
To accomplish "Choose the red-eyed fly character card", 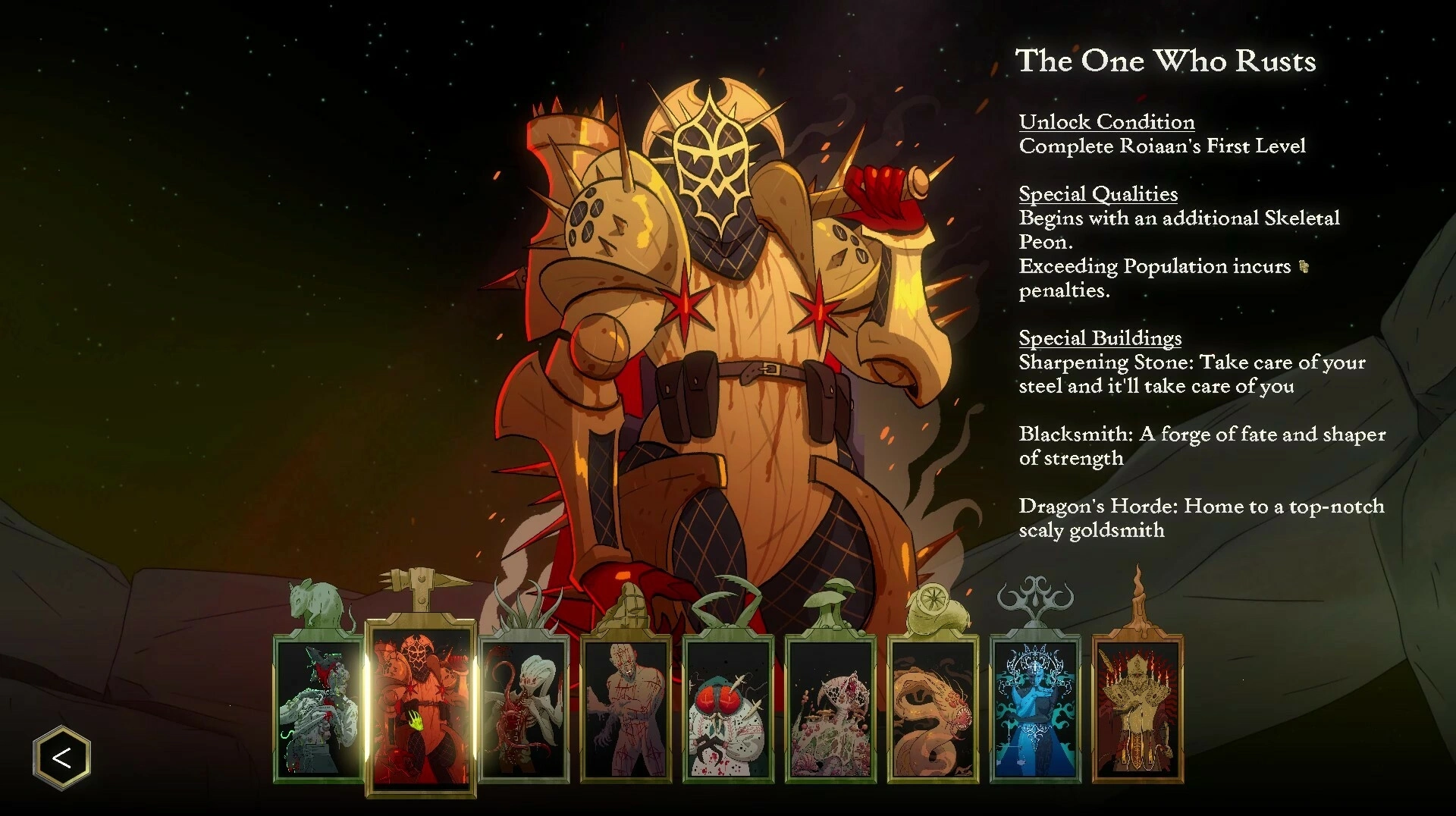I will coord(729,709).
